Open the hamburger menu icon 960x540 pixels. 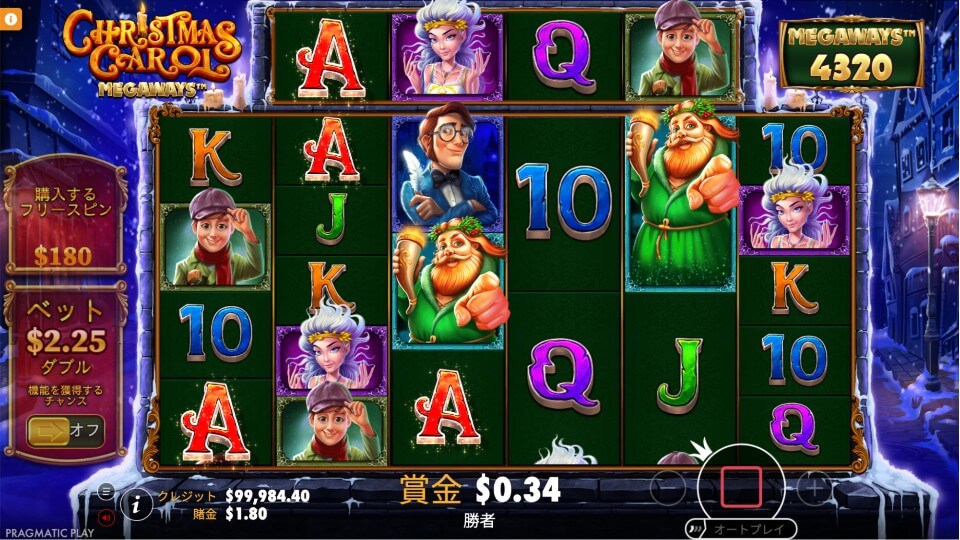pyautogui.click(x=106, y=492)
